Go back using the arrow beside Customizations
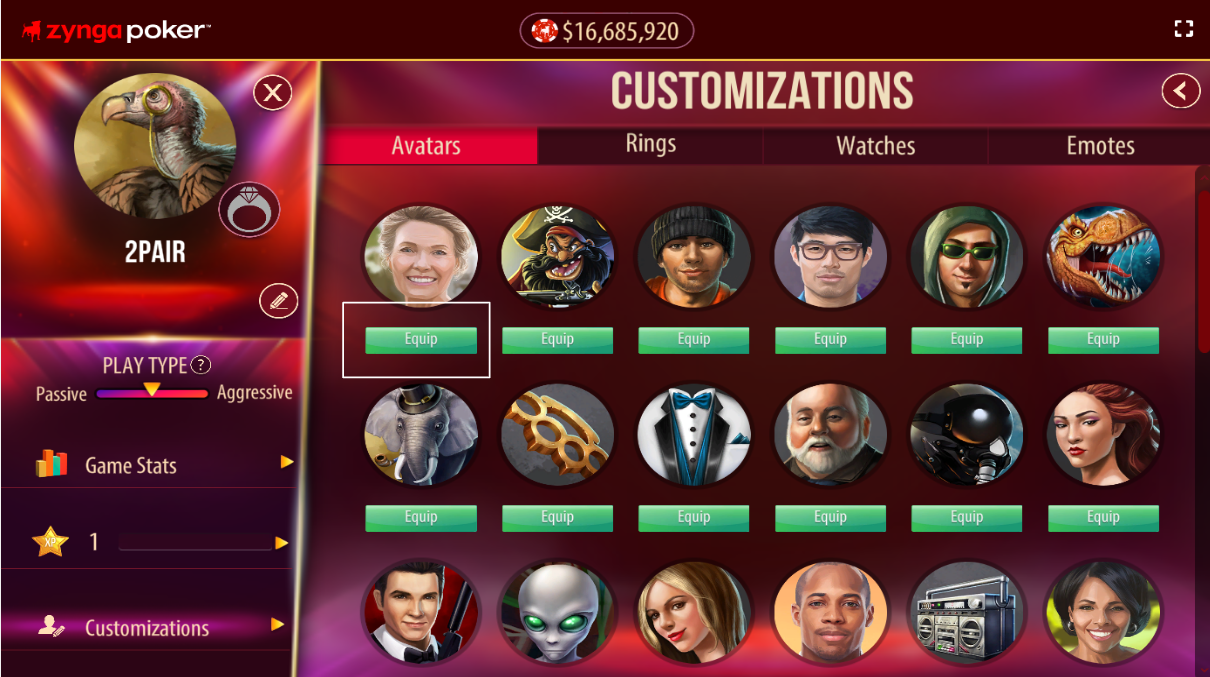 [x=1180, y=92]
